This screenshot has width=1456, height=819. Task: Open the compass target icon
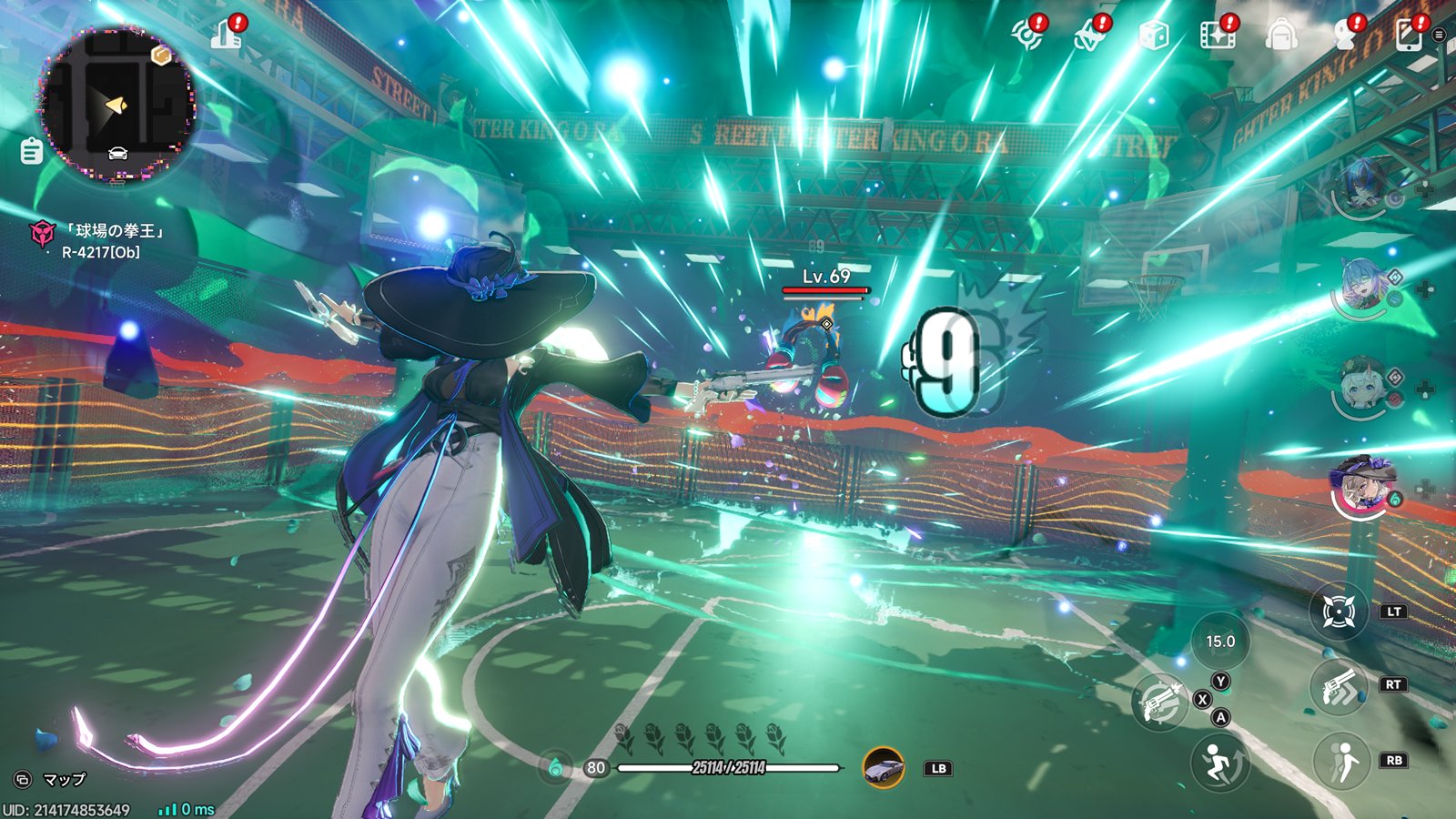(x=1027, y=35)
